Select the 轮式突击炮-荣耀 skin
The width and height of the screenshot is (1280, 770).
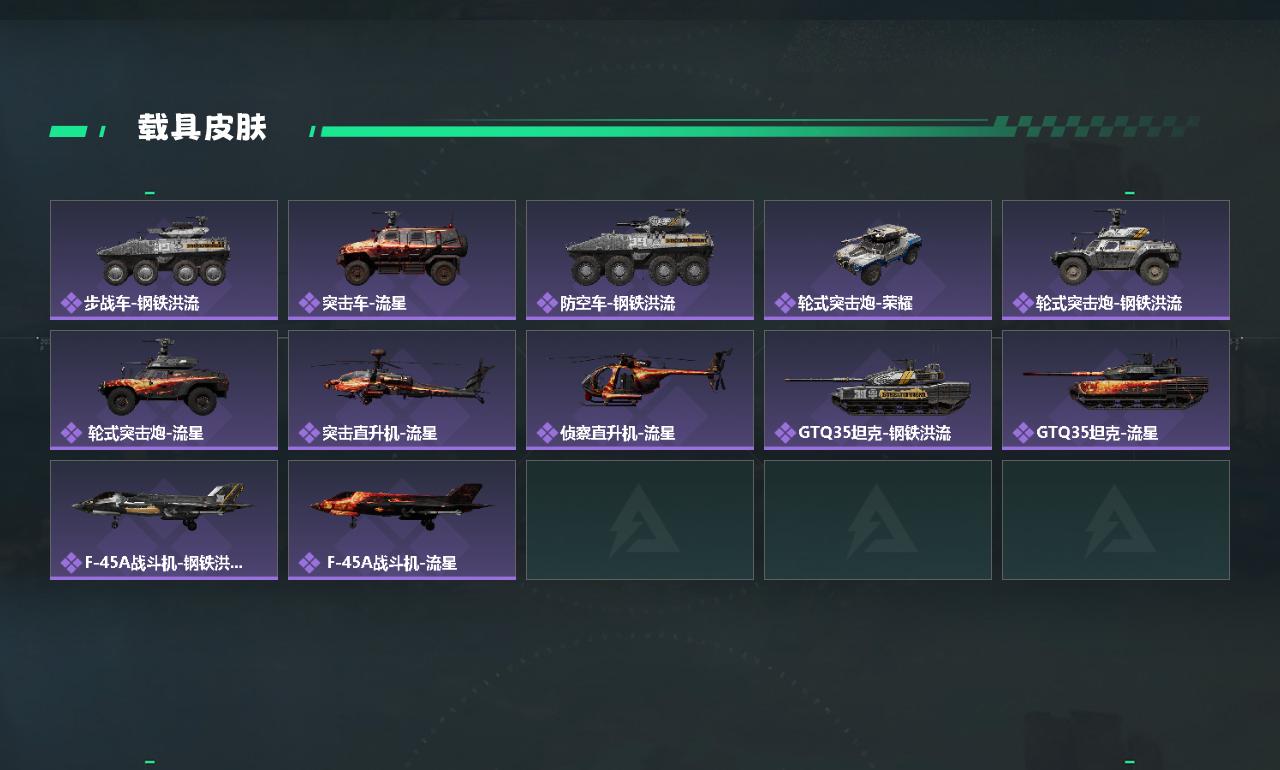pos(878,259)
